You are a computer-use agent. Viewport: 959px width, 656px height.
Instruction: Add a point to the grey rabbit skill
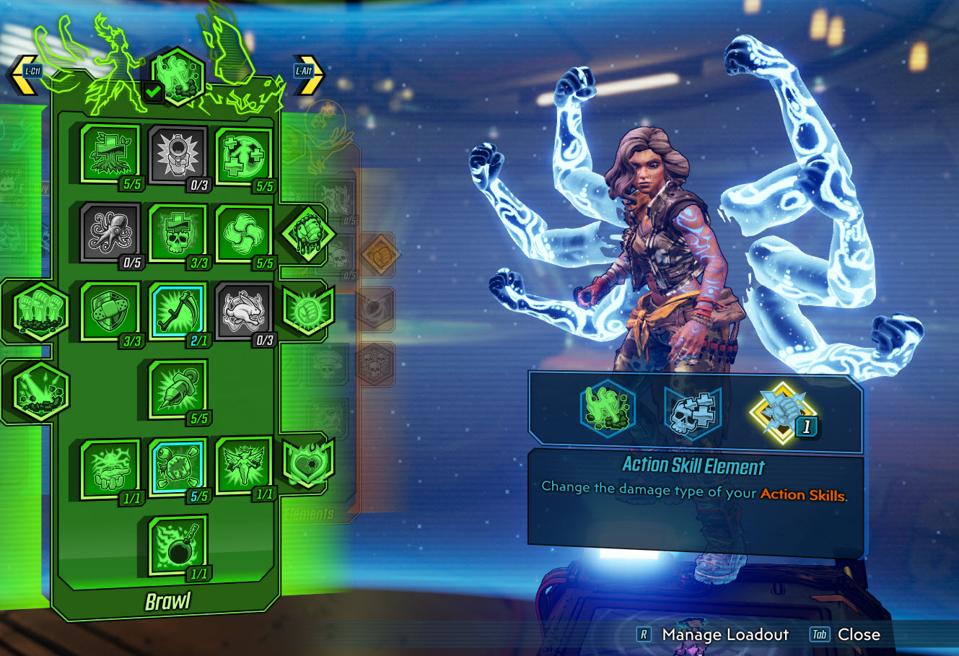tap(244, 310)
